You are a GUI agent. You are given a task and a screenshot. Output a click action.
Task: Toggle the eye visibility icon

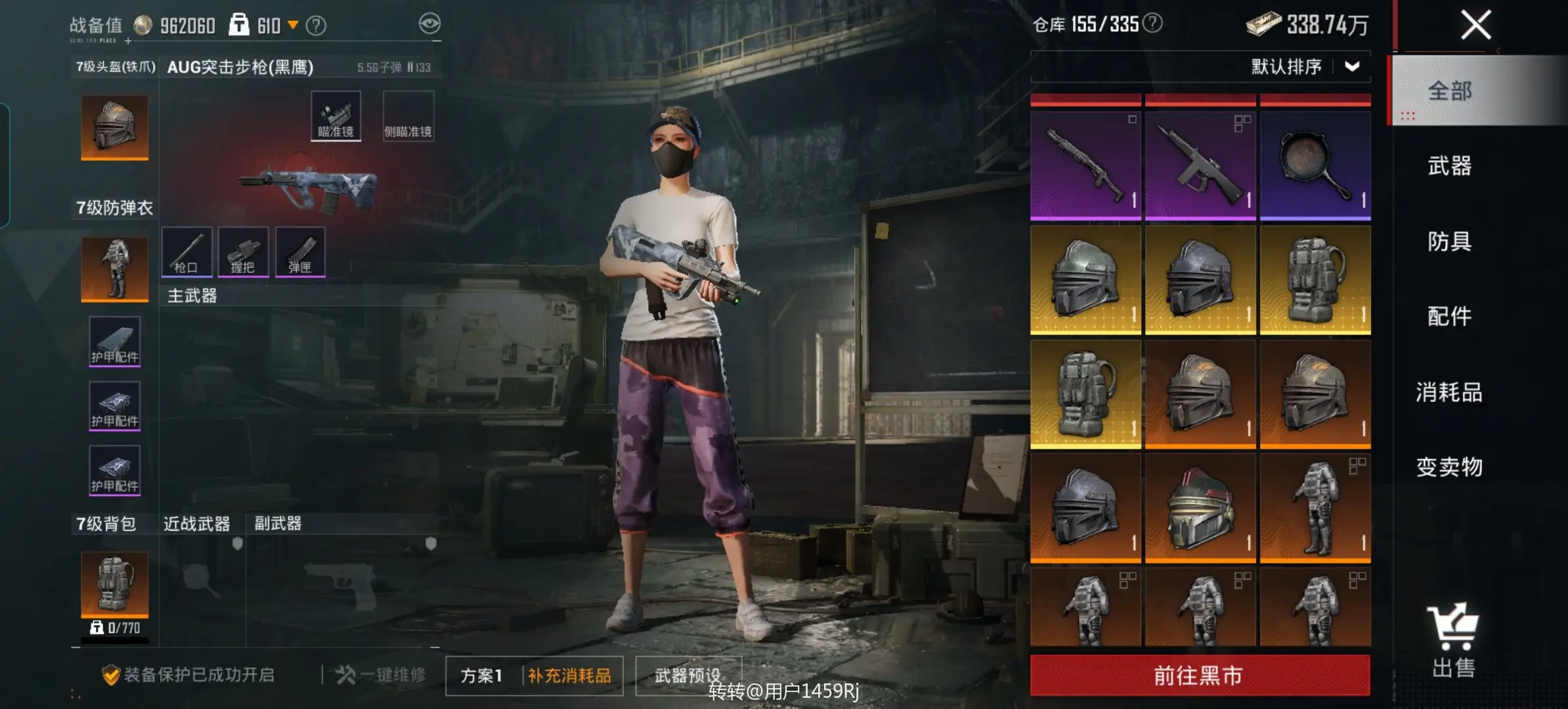point(429,25)
